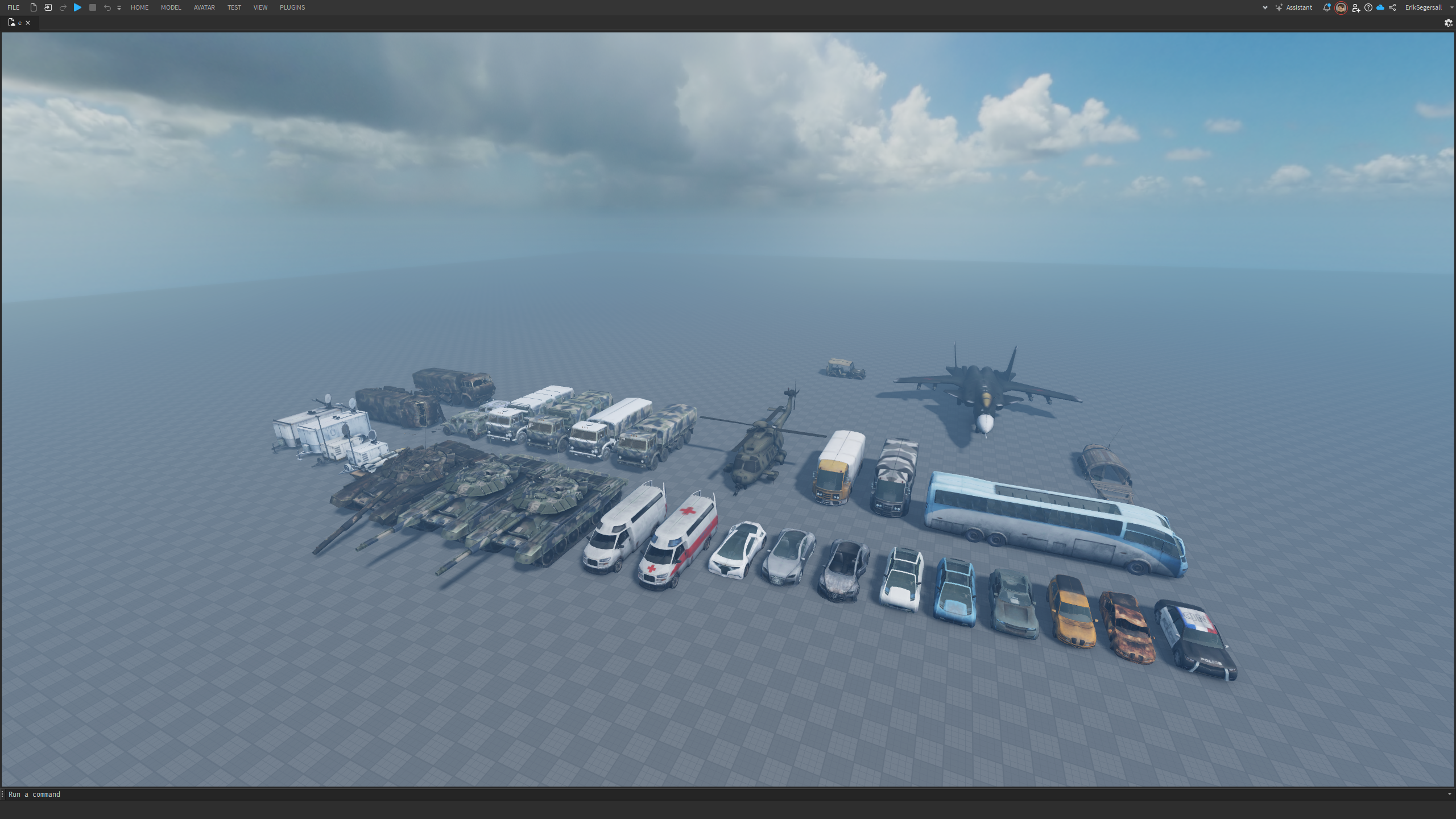Screen dimensions: 1456x819
Task: Open the PLUGINS tab
Action: click(x=292, y=7)
